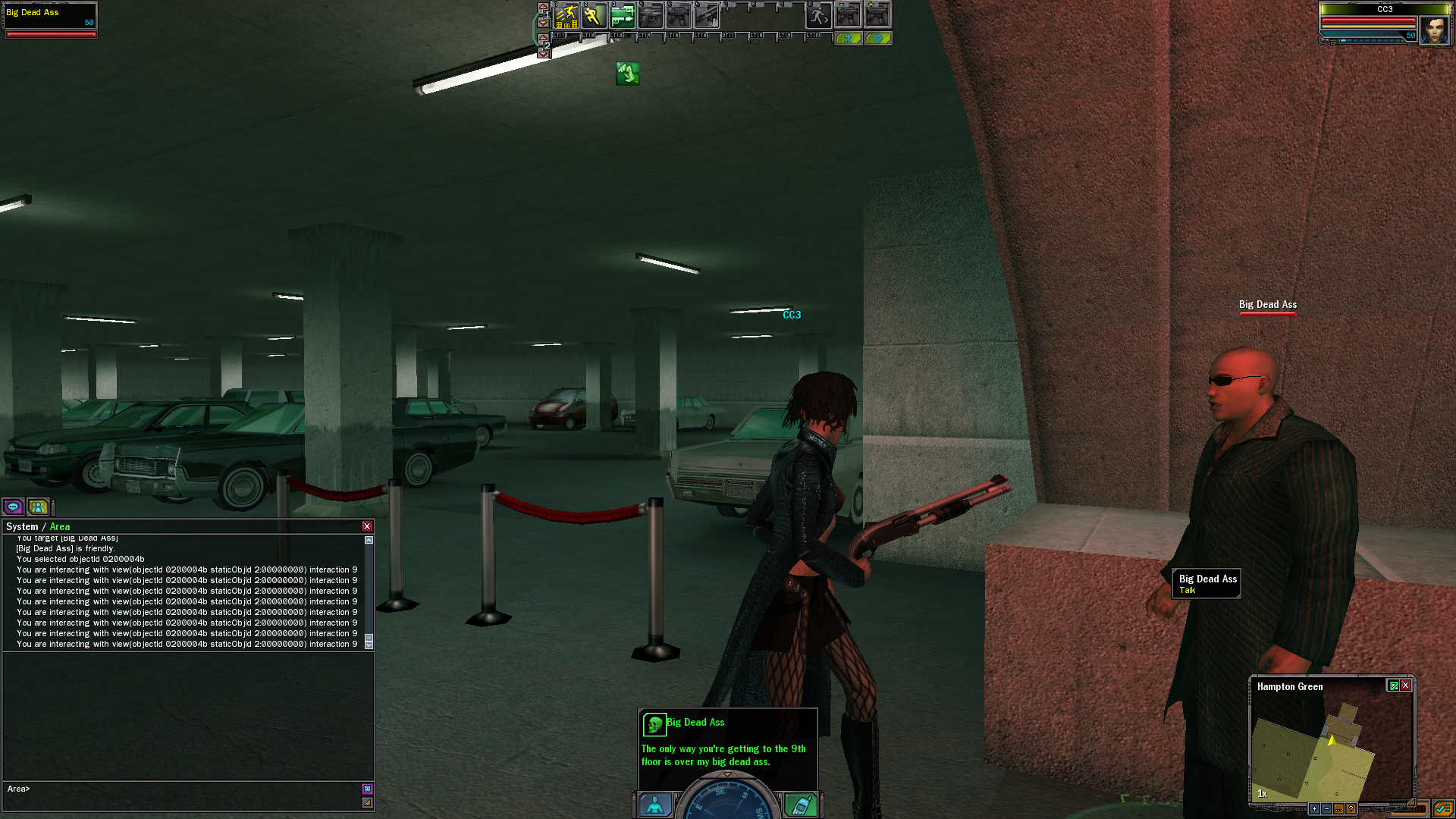Activate the yellow sprinting ability in slot 2
Viewport: 1456px width, 819px height.
(x=594, y=16)
